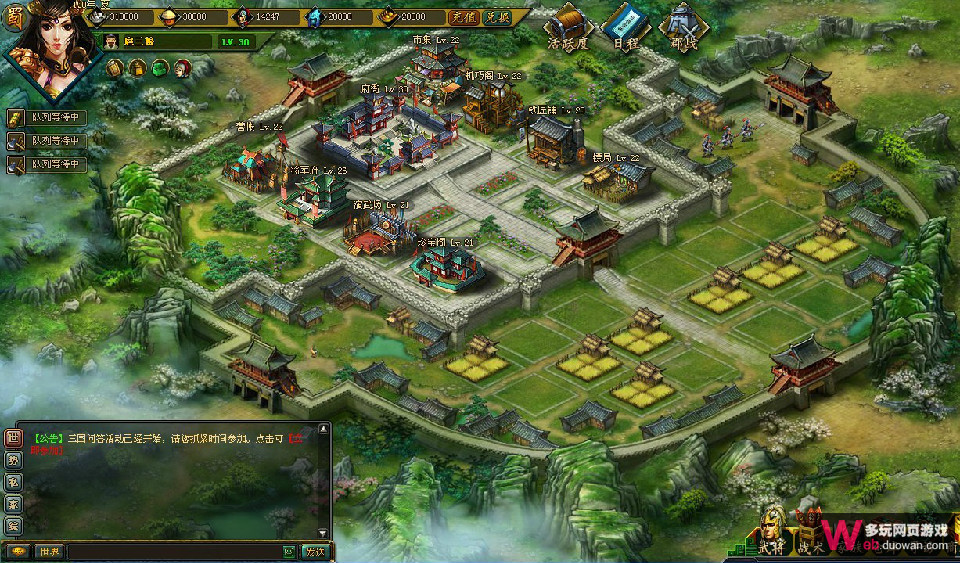Click the 发送 send chat button
The width and height of the screenshot is (960, 563).
tap(315, 551)
